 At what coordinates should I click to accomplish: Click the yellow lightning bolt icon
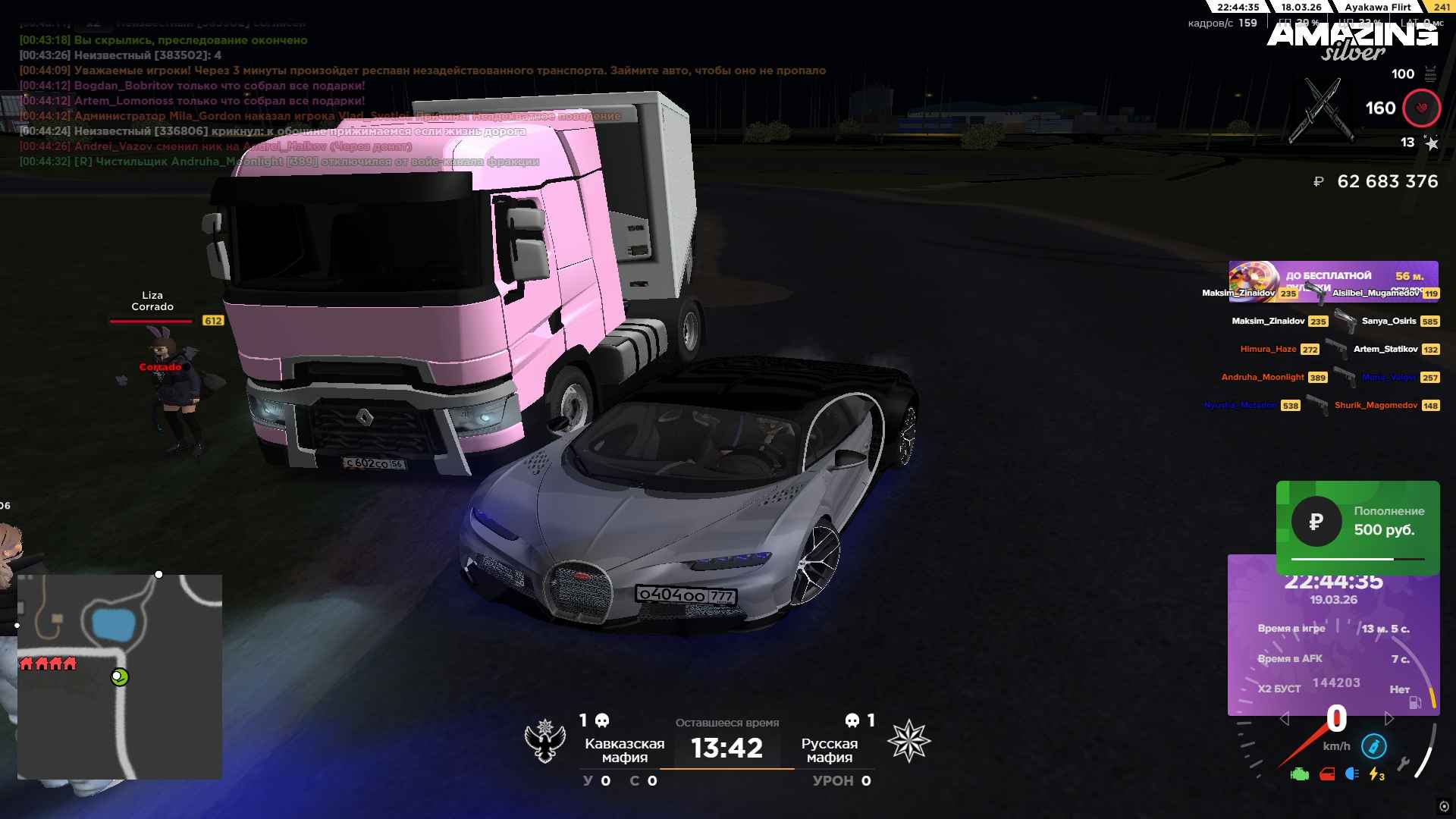[1376, 774]
